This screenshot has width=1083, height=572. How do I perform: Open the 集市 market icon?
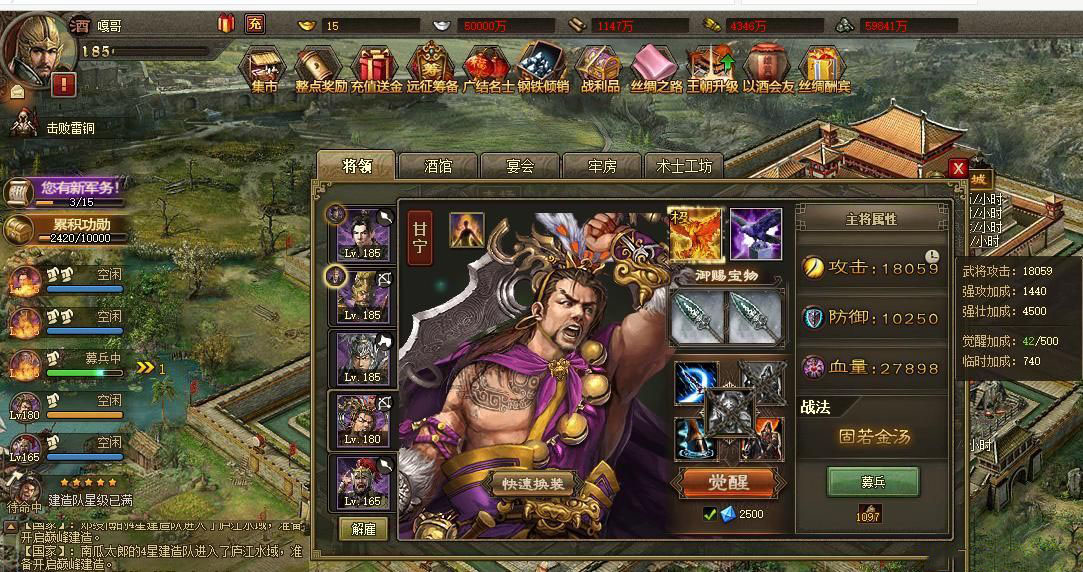[x=264, y=68]
